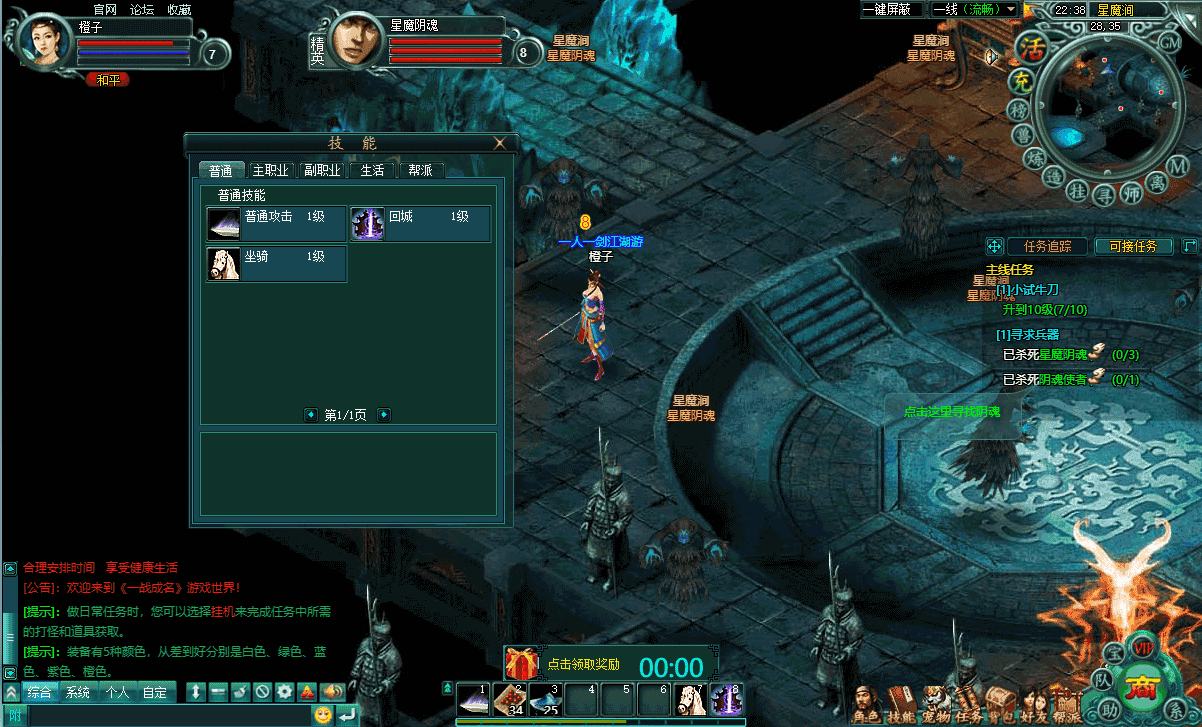Viewport: 1202px width, 727px height.
Task: Choose the 回城 skill in the list
Action: [x=420, y=224]
